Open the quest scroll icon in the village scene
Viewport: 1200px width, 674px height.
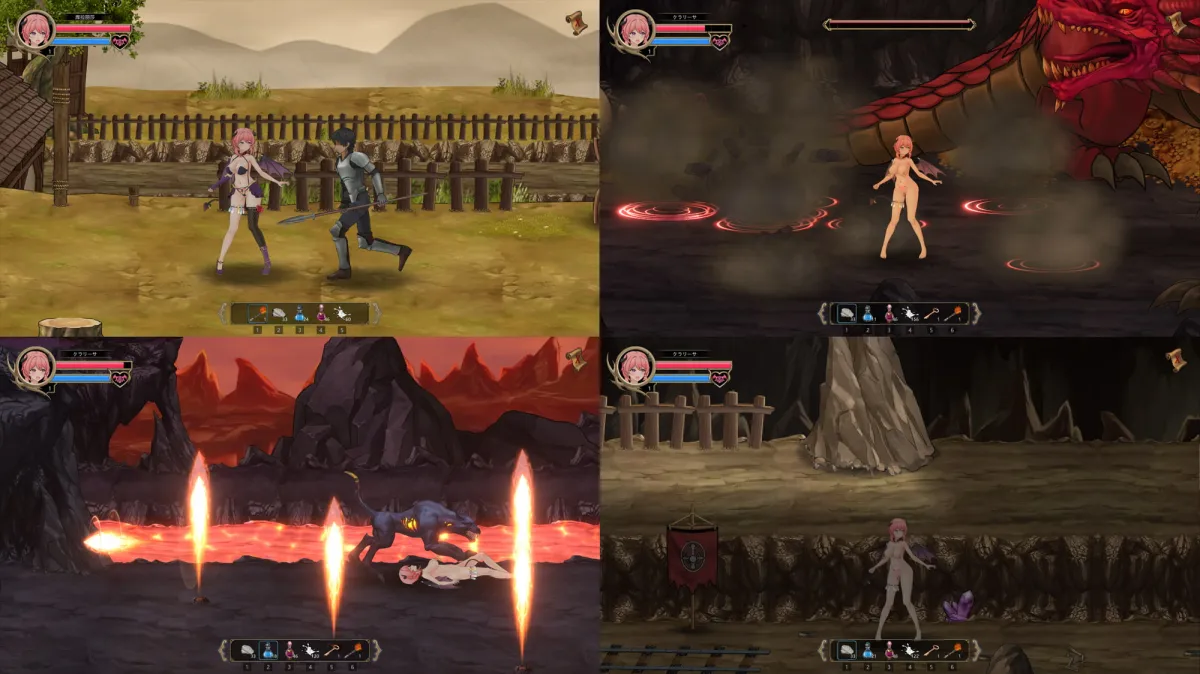point(575,21)
